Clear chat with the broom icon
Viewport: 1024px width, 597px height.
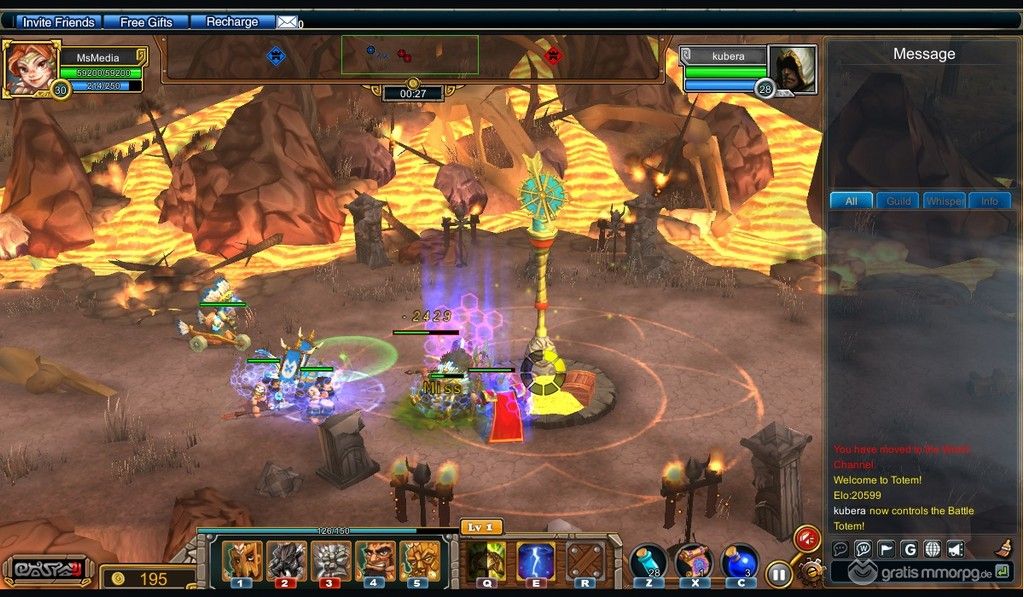[1003, 547]
